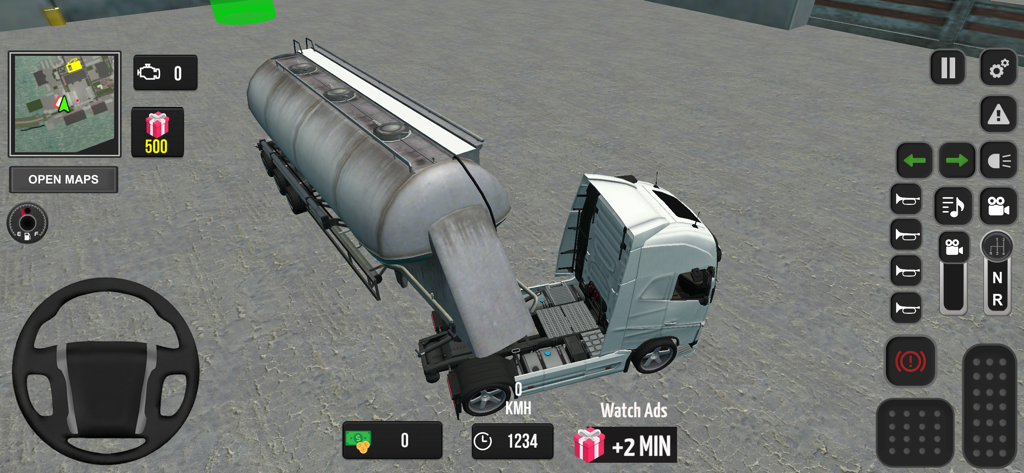Click the fuel gauge dial
Viewport: 1024px width, 473px height.
(x=27, y=222)
